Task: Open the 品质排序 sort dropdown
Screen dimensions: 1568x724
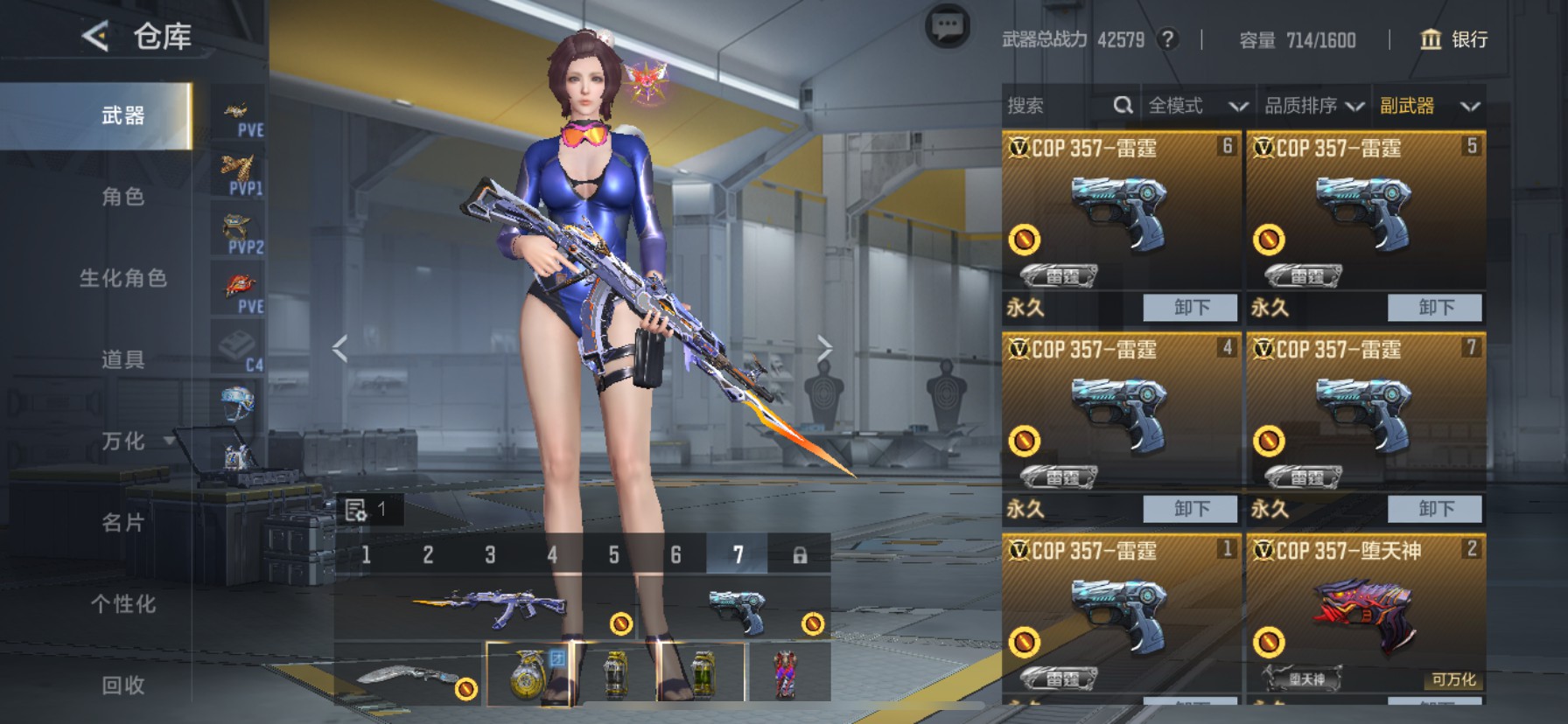Action: [x=1313, y=106]
